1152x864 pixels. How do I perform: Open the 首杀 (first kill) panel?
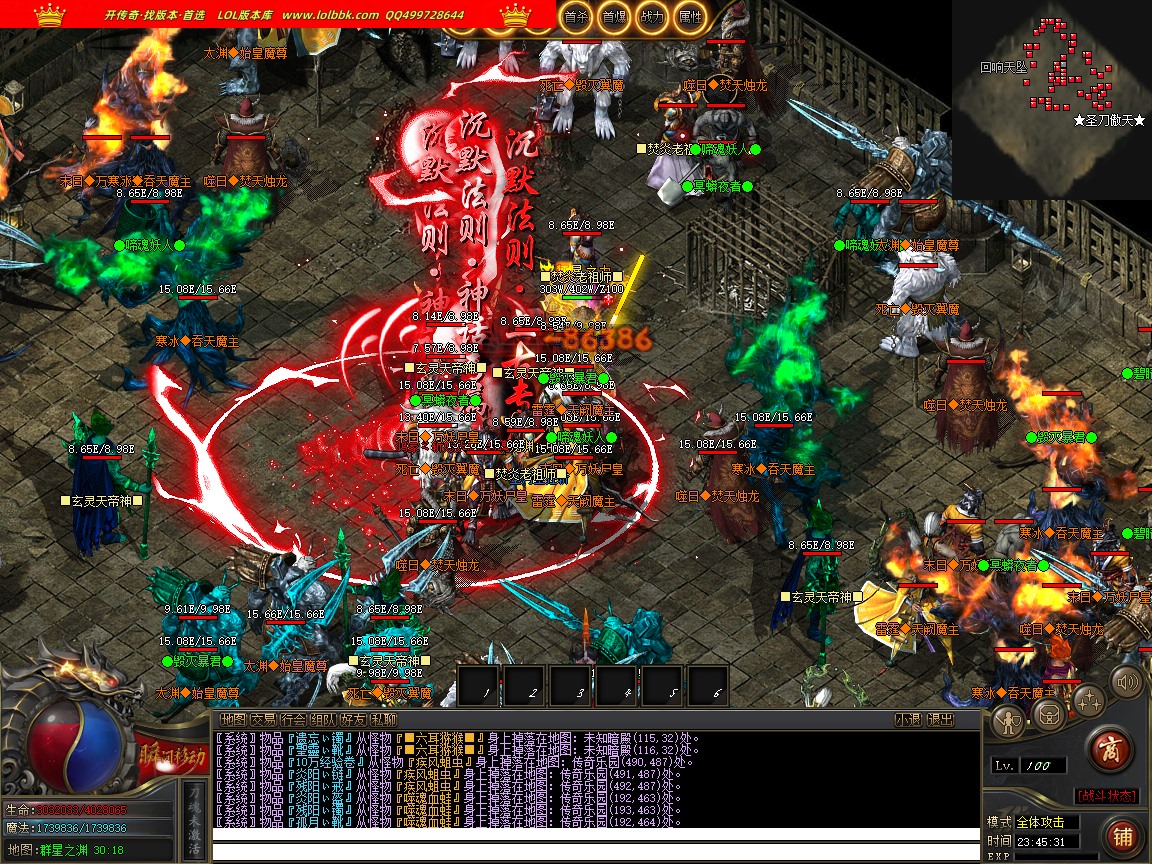click(575, 17)
